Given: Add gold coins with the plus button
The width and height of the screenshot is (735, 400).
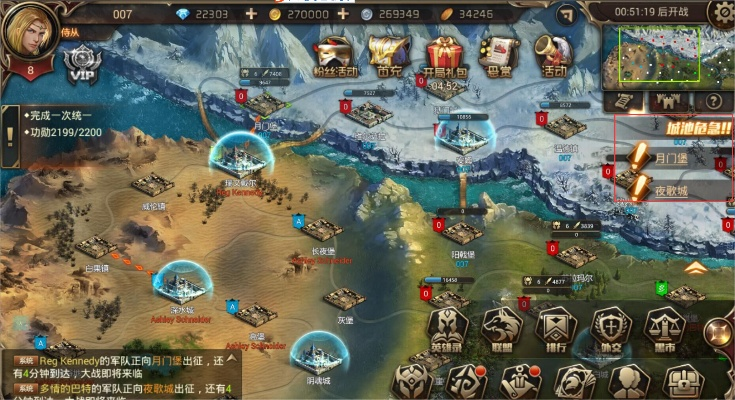Looking at the screenshot, I should coord(343,14).
